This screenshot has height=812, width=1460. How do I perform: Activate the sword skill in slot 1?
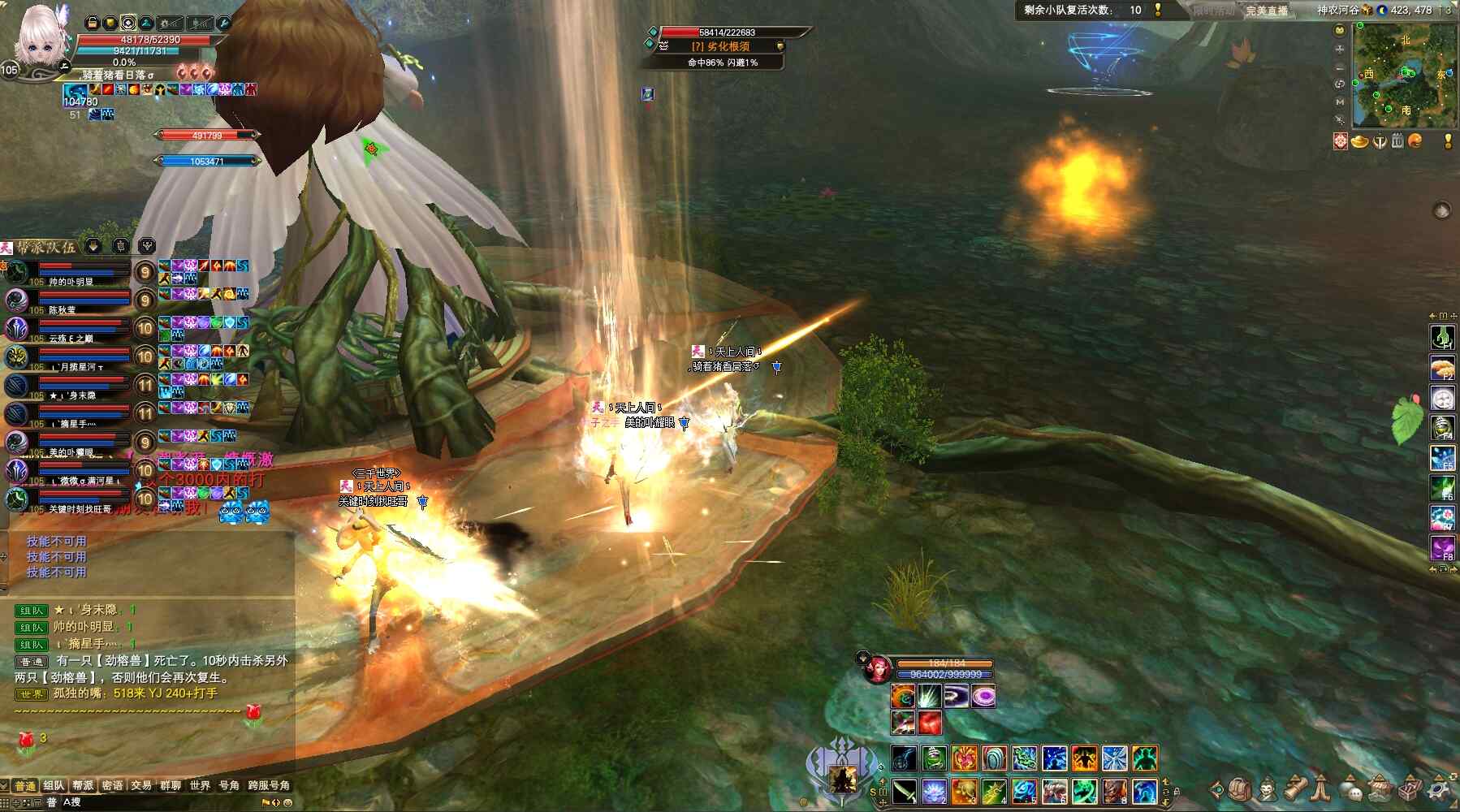coord(904,791)
